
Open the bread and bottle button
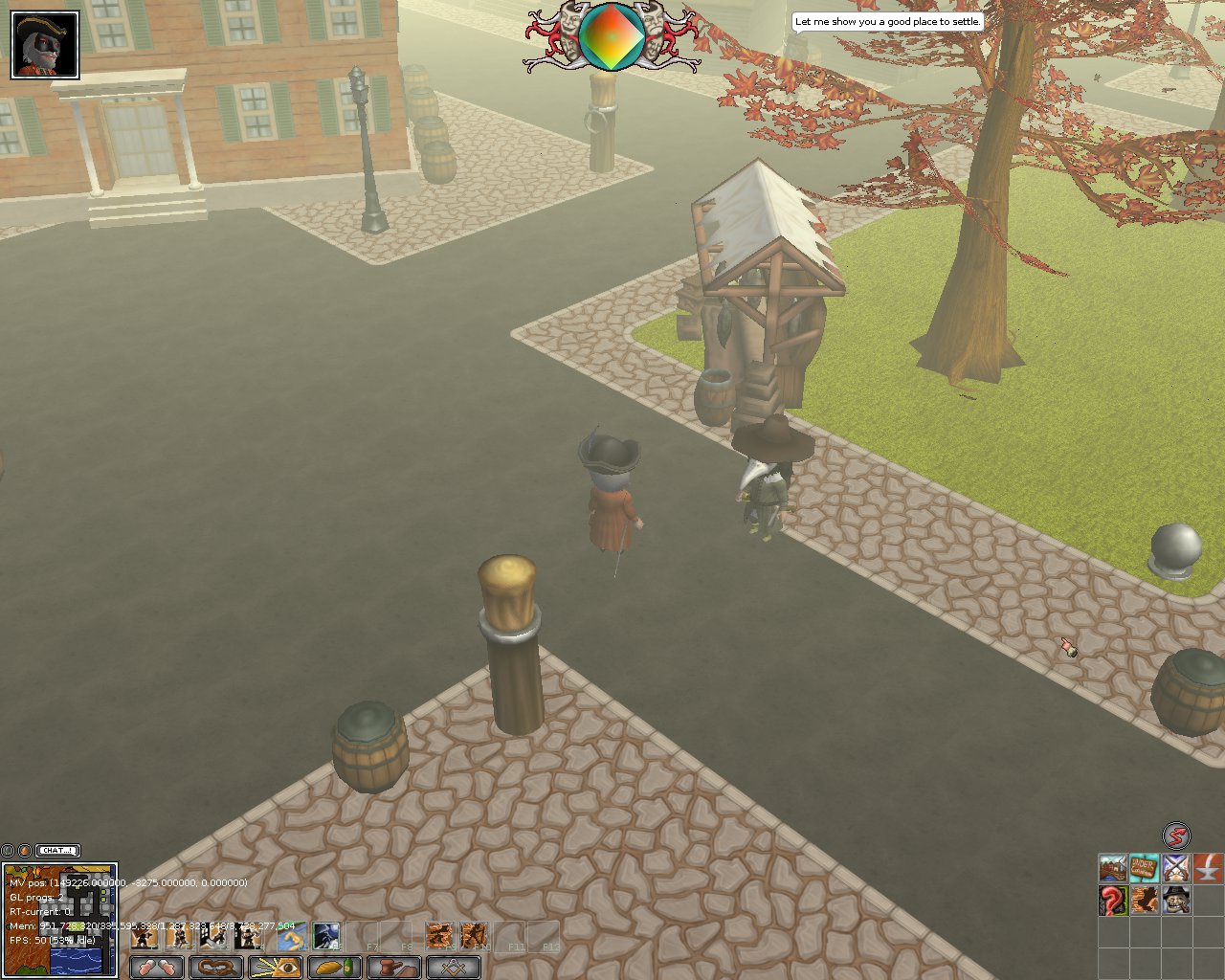coord(334,967)
